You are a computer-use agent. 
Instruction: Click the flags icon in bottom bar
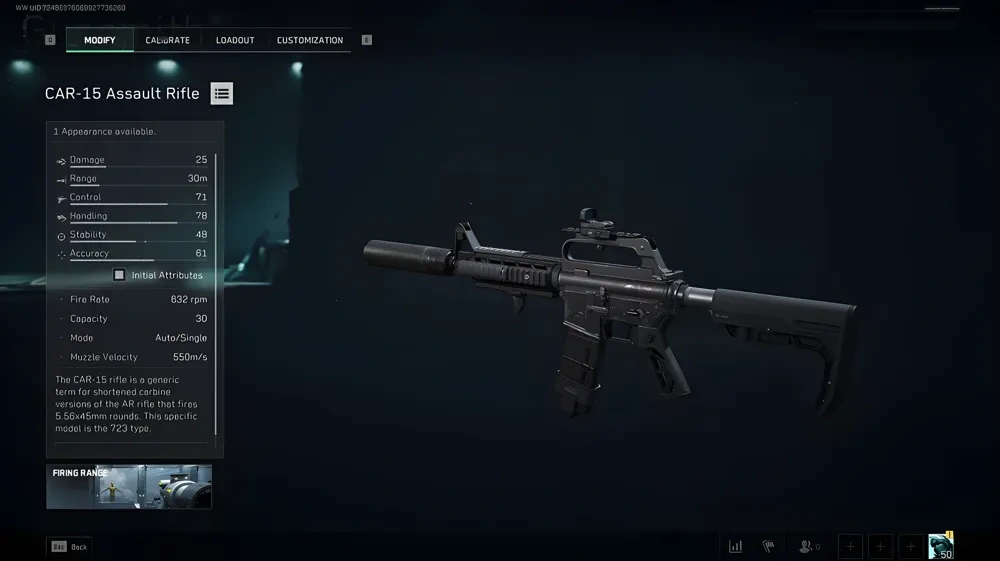[769, 546]
